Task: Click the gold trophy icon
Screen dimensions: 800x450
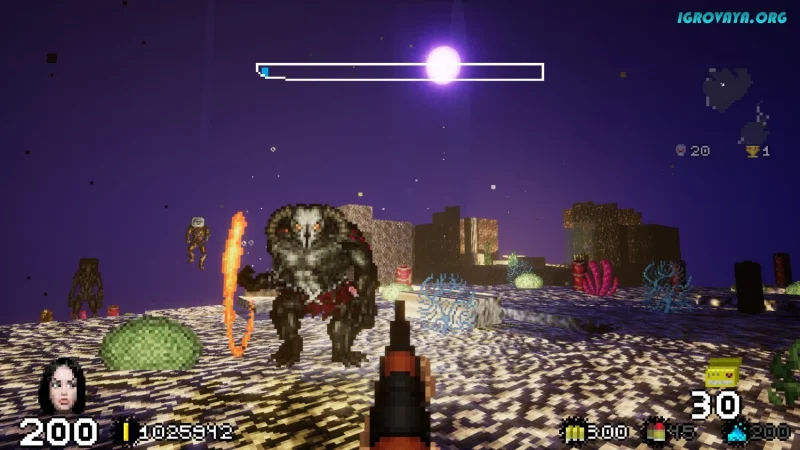Action: click(752, 151)
